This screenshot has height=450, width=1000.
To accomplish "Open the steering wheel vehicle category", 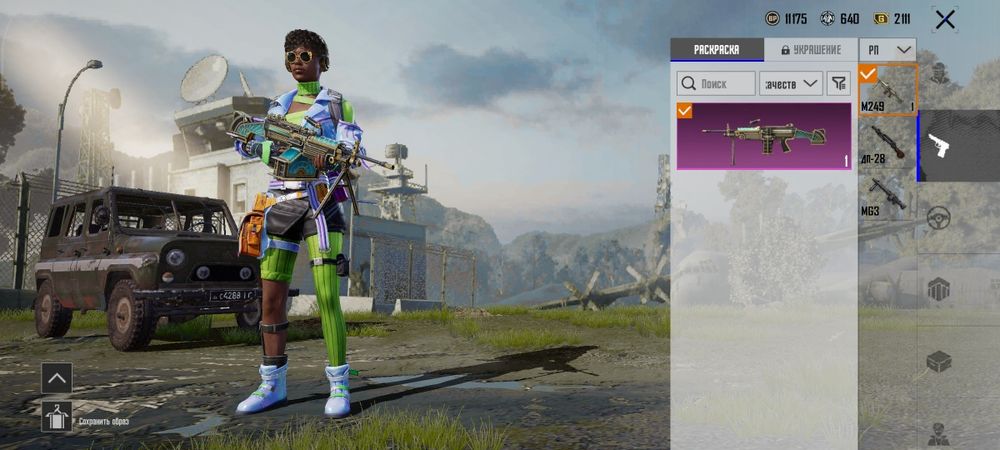I will pyautogui.click(x=938, y=218).
